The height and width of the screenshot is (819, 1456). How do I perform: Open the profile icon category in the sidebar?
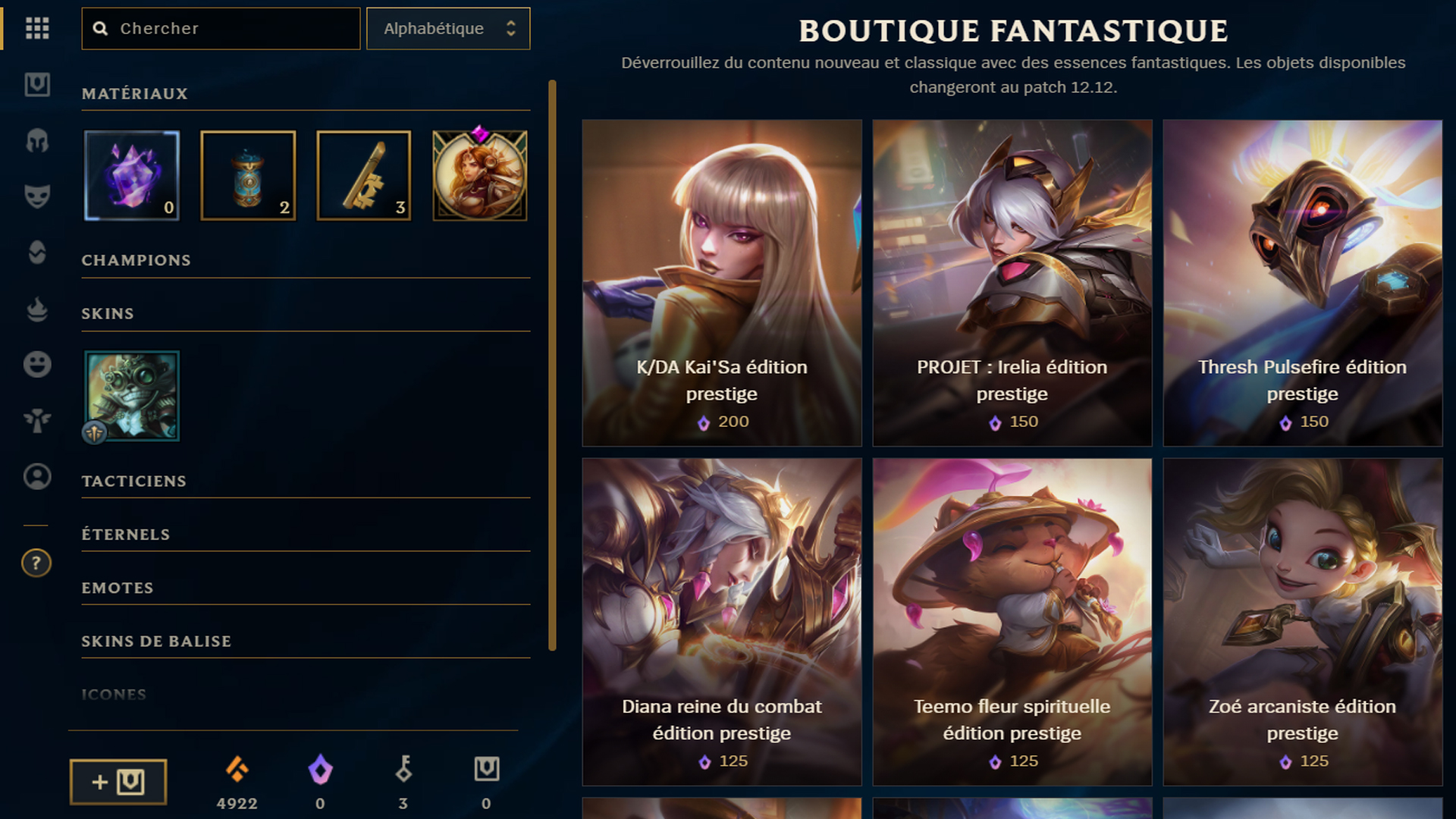pos(36,478)
